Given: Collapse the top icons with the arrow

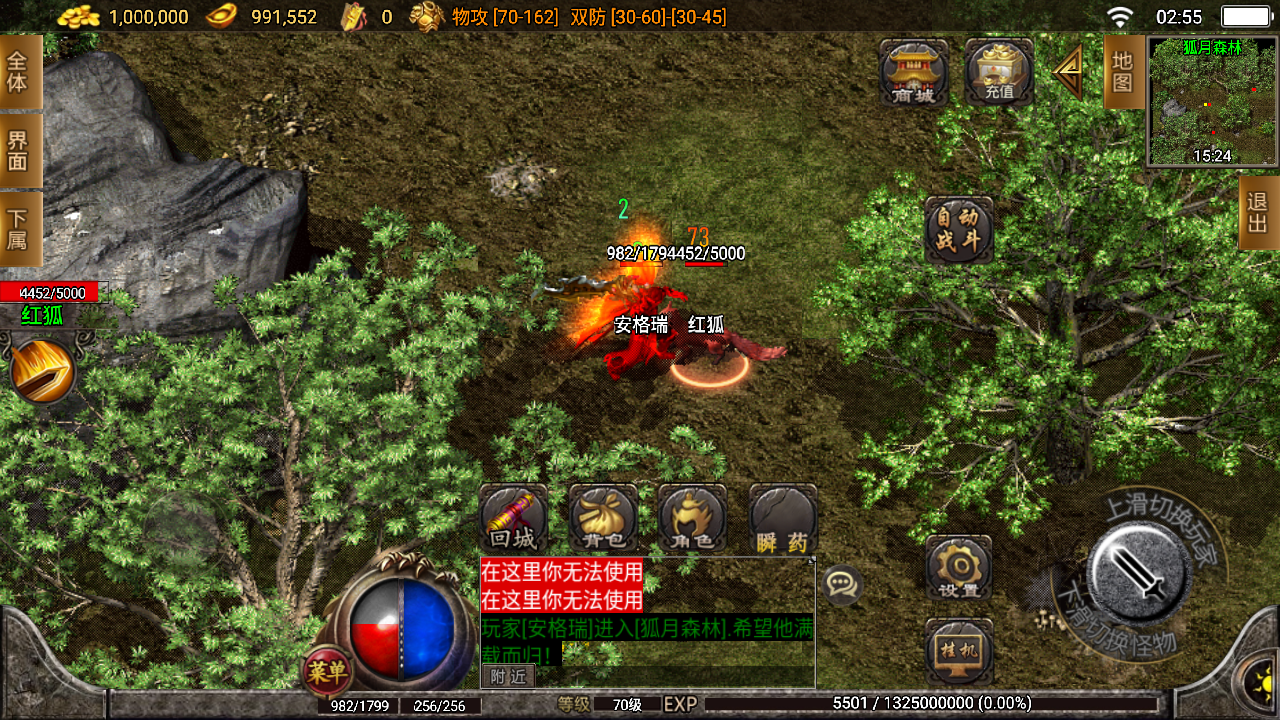Looking at the screenshot, I should (x=1068, y=70).
